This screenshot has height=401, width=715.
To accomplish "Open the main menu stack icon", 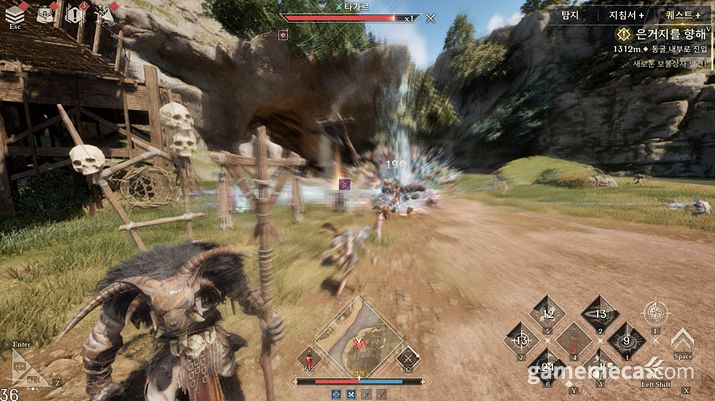I will coord(15,14).
